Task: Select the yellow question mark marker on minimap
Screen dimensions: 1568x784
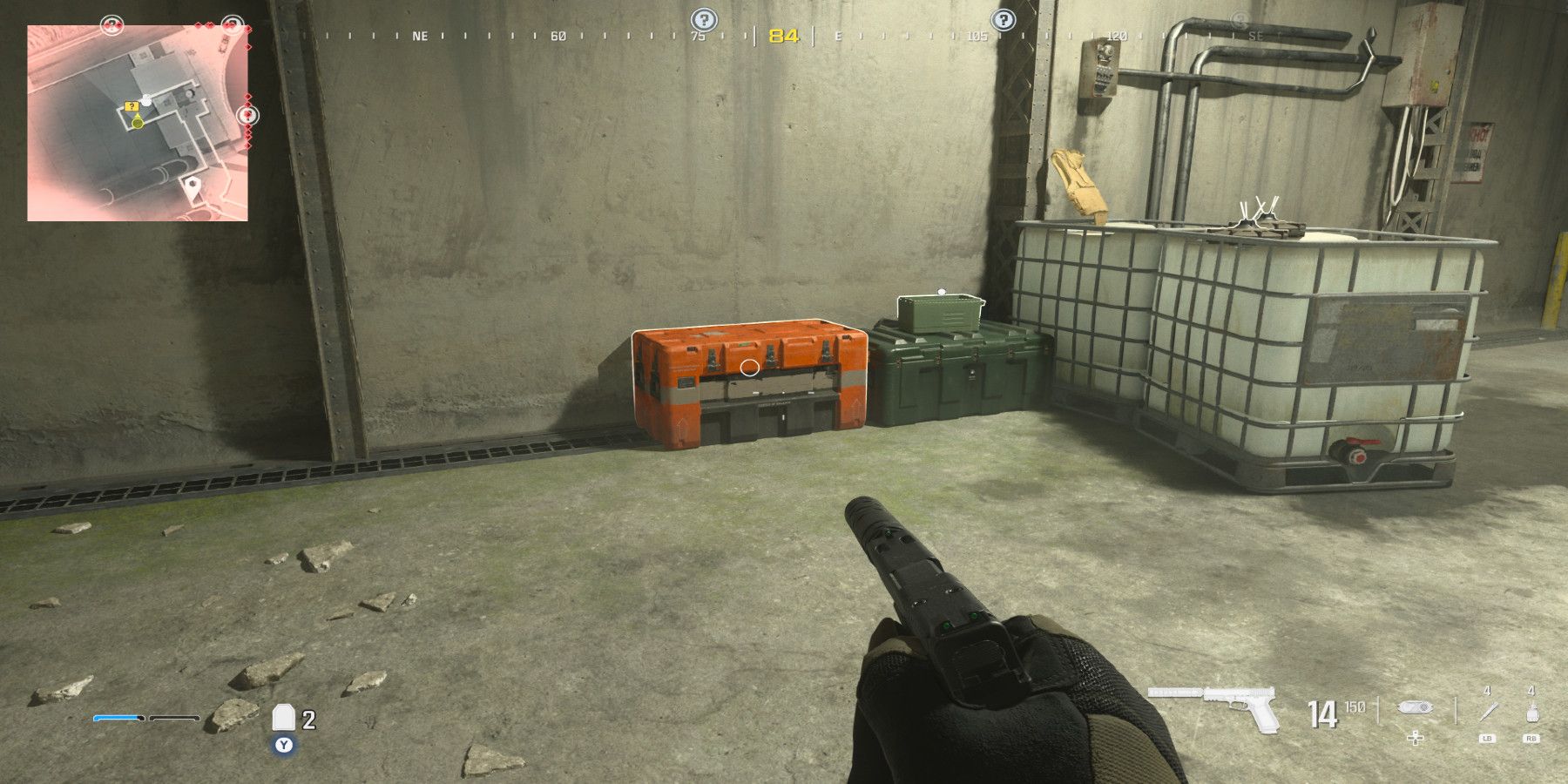Action: [x=131, y=105]
